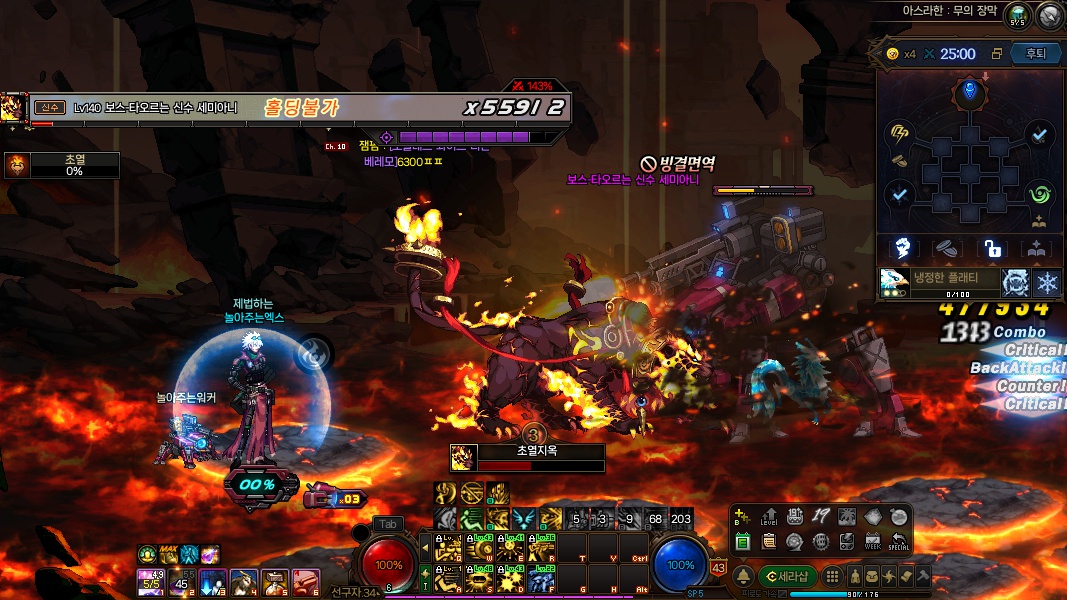Image resolution: width=1067 pixels, height=600 pixels.
Task: Click the WEEK calendar icon
Action: pos(872,541)
